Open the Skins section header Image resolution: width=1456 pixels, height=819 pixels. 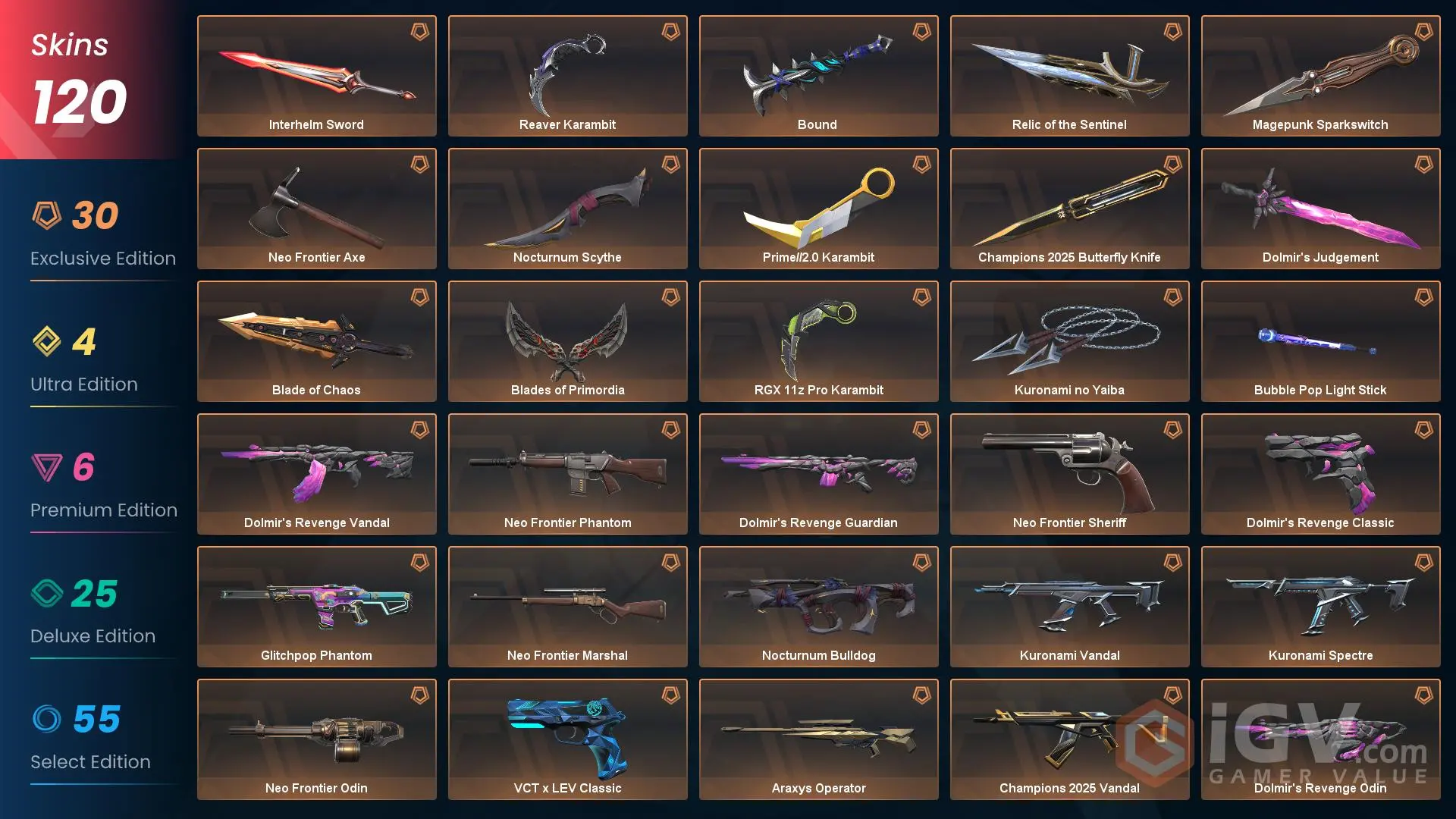tap(68, 45)
